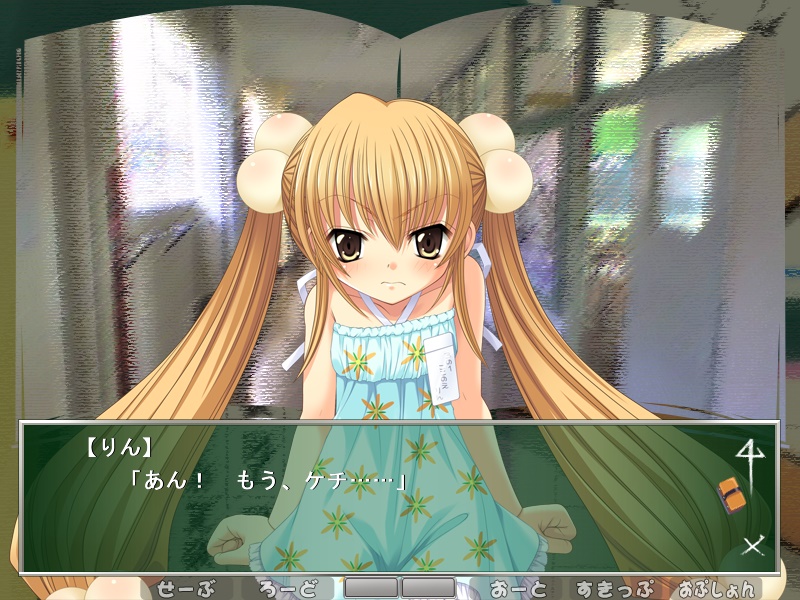Click the orange eraser icon on the chalkboard
The image size is (800, 600).
(731, 492)
